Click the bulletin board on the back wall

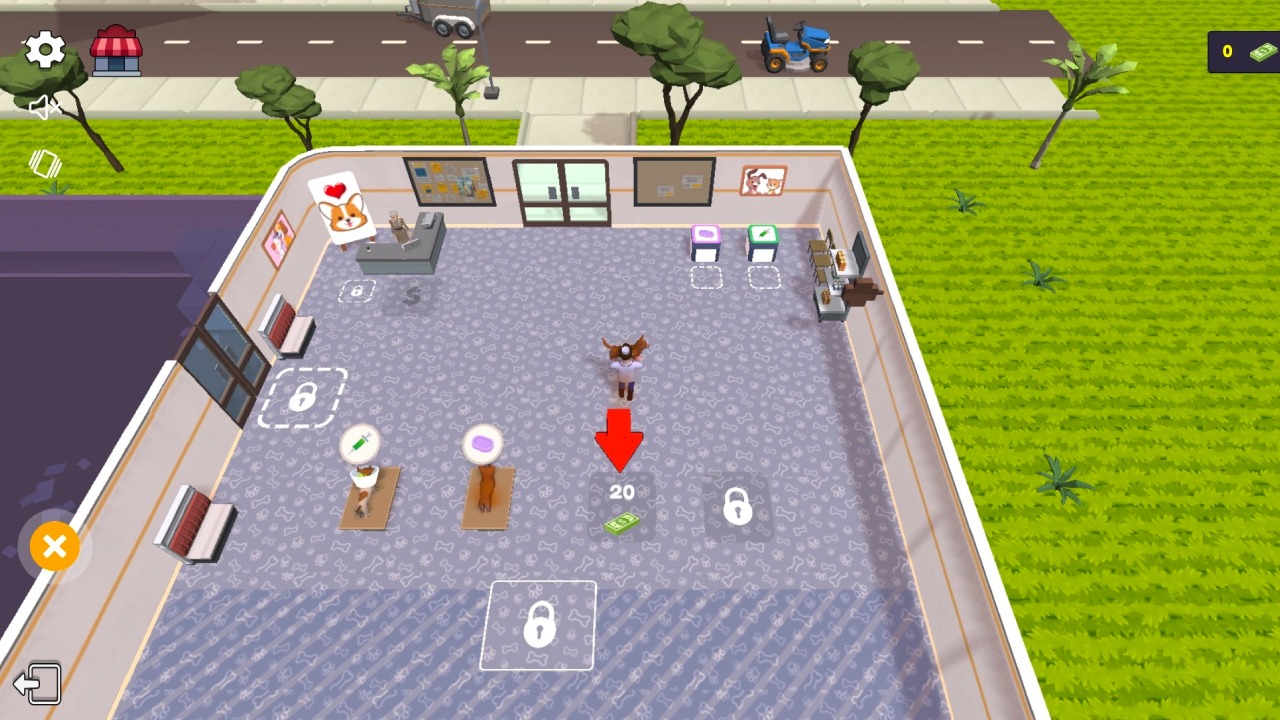point(672,181)
